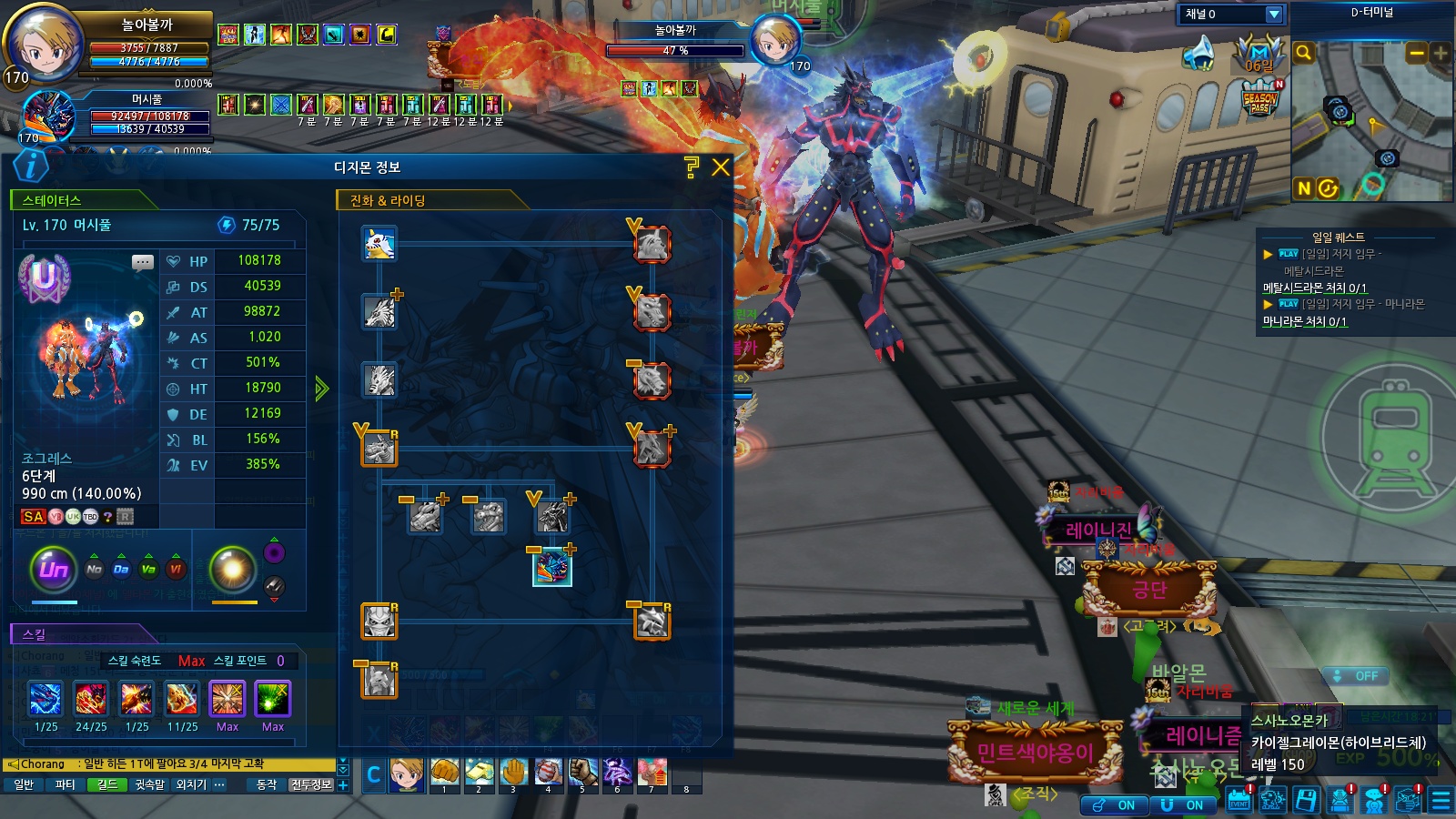This screenshot has width=1456, height=819.
Task: Zoom out the minimap with minus button
Action: [x=1417, y=54]
